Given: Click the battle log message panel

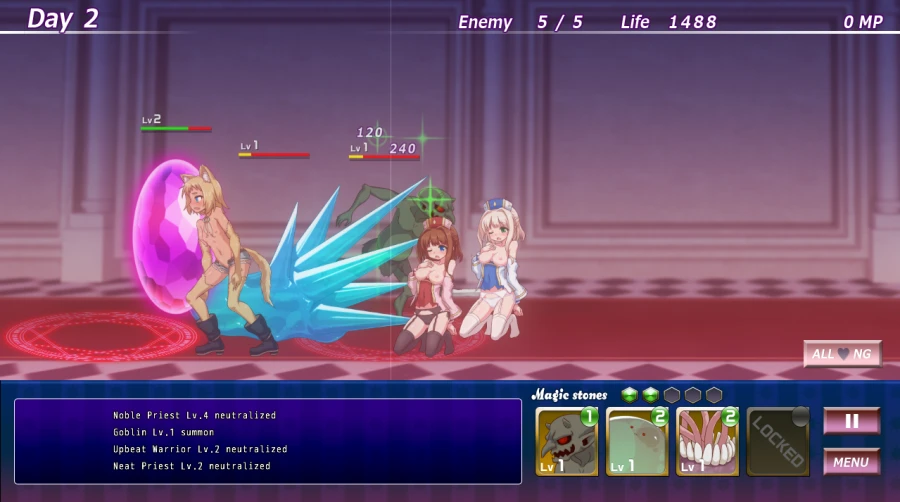Looking at the screenshot, I should tap(268, 441).
